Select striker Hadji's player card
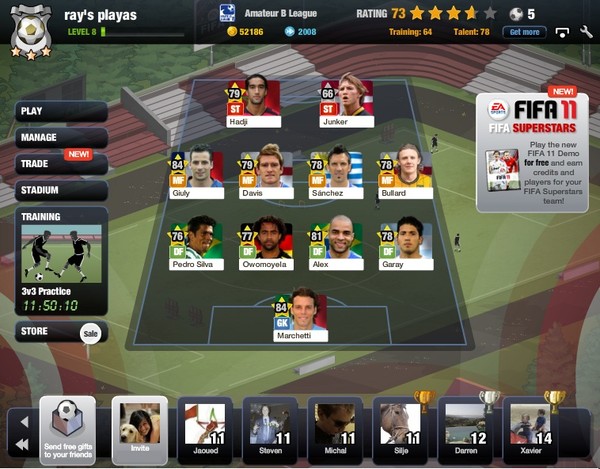This screenshot has height=469, width=600. pyautogui.click(x=254, y=102)
